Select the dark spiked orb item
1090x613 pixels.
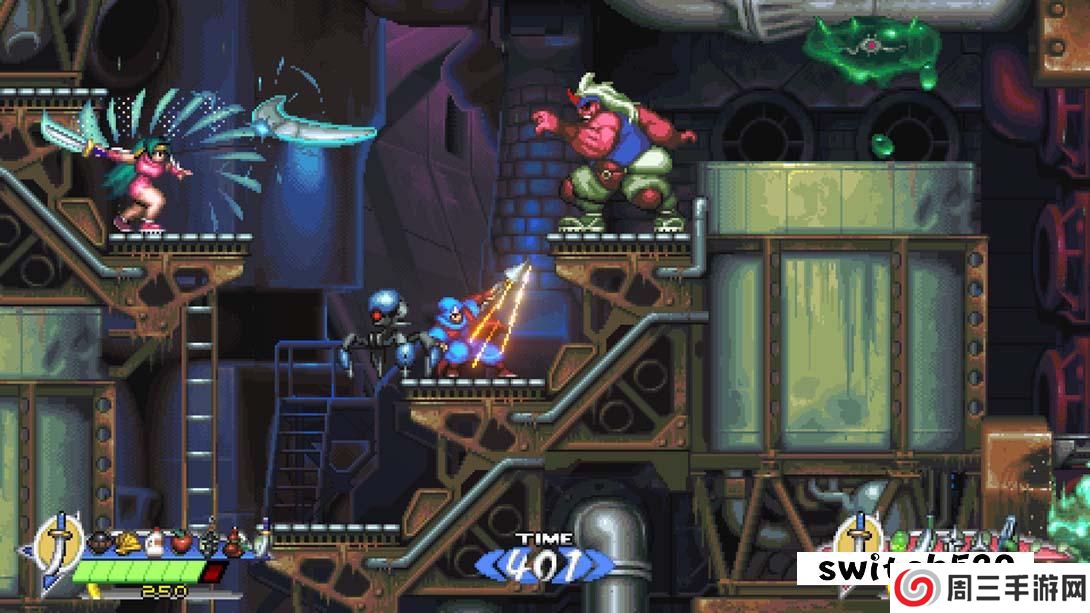[x=208, y=543]
